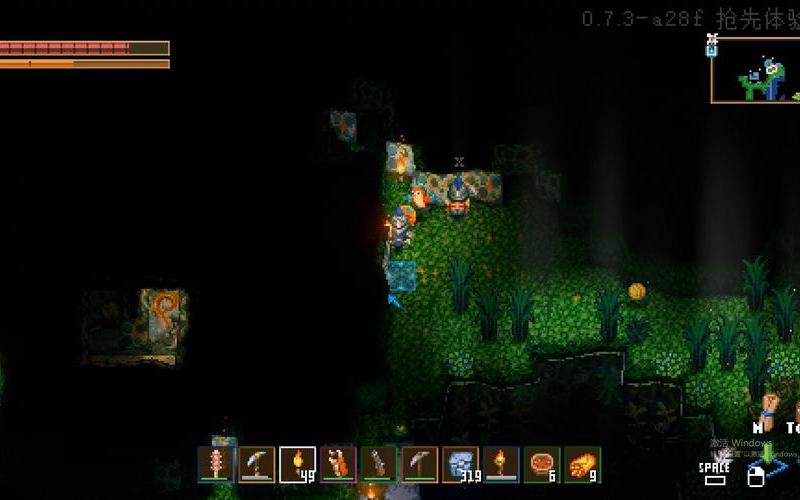The width and height of the screenshot is (800, 500).
Task: Open the minimap
Action: [x=755, y=70]
